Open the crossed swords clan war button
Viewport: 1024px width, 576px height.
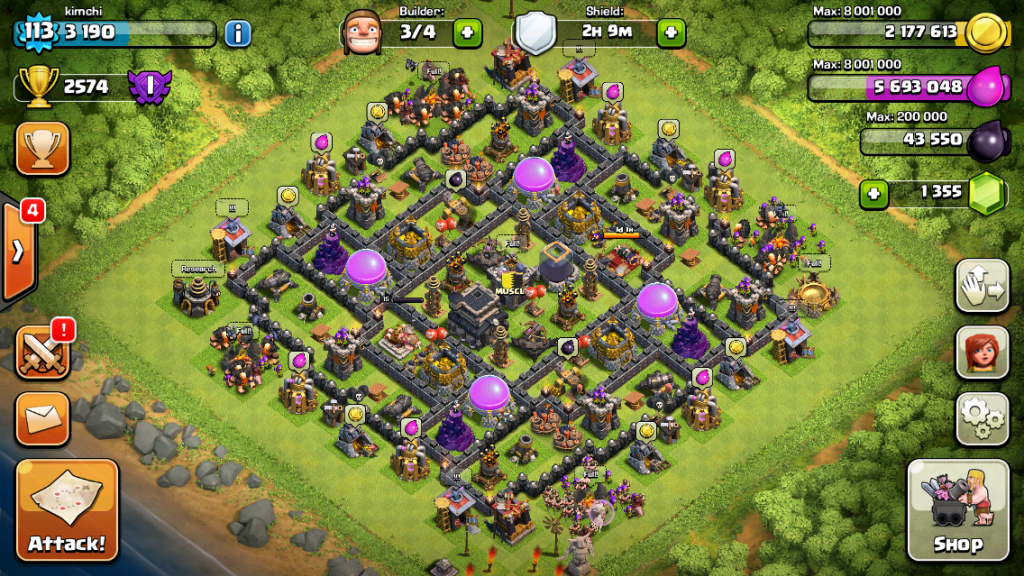pyautogui.click(x=42, y=353)
